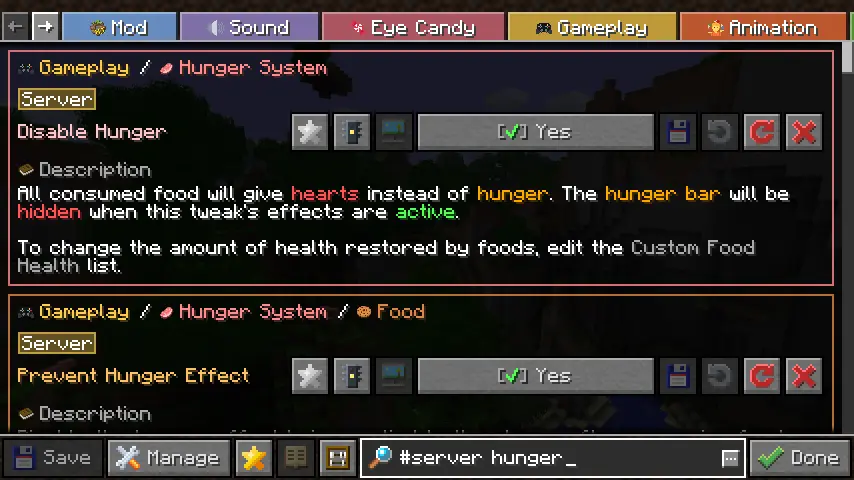Open the Sound tab
854x480 pixels.
click(249, 27)
